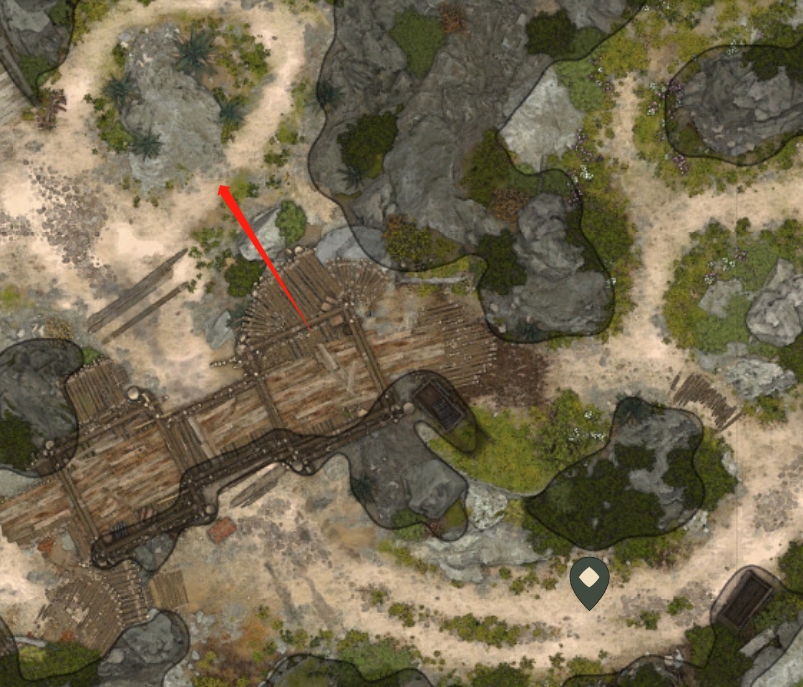
Task: Select the diamond map marker pin
Action: tap(590, 581)
